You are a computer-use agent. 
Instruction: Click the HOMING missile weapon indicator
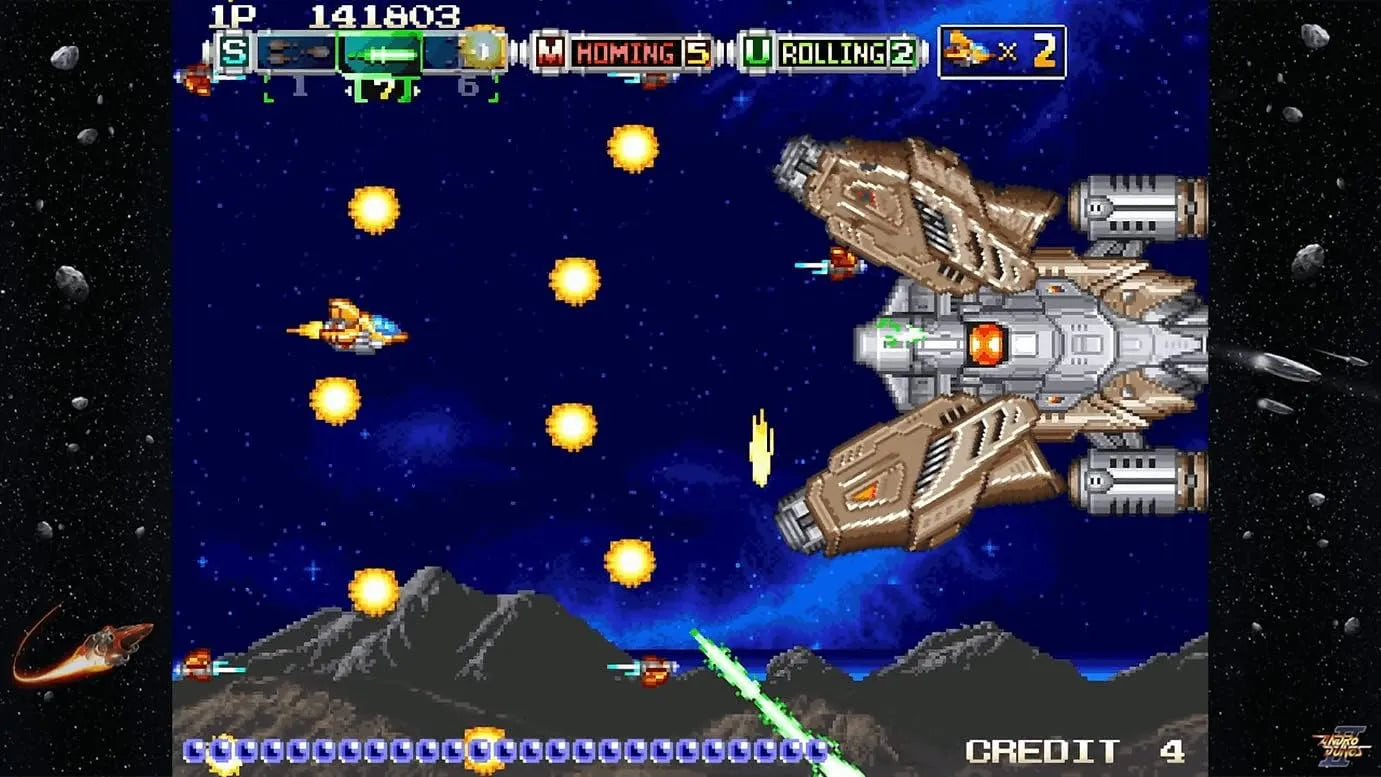point(623,53)
